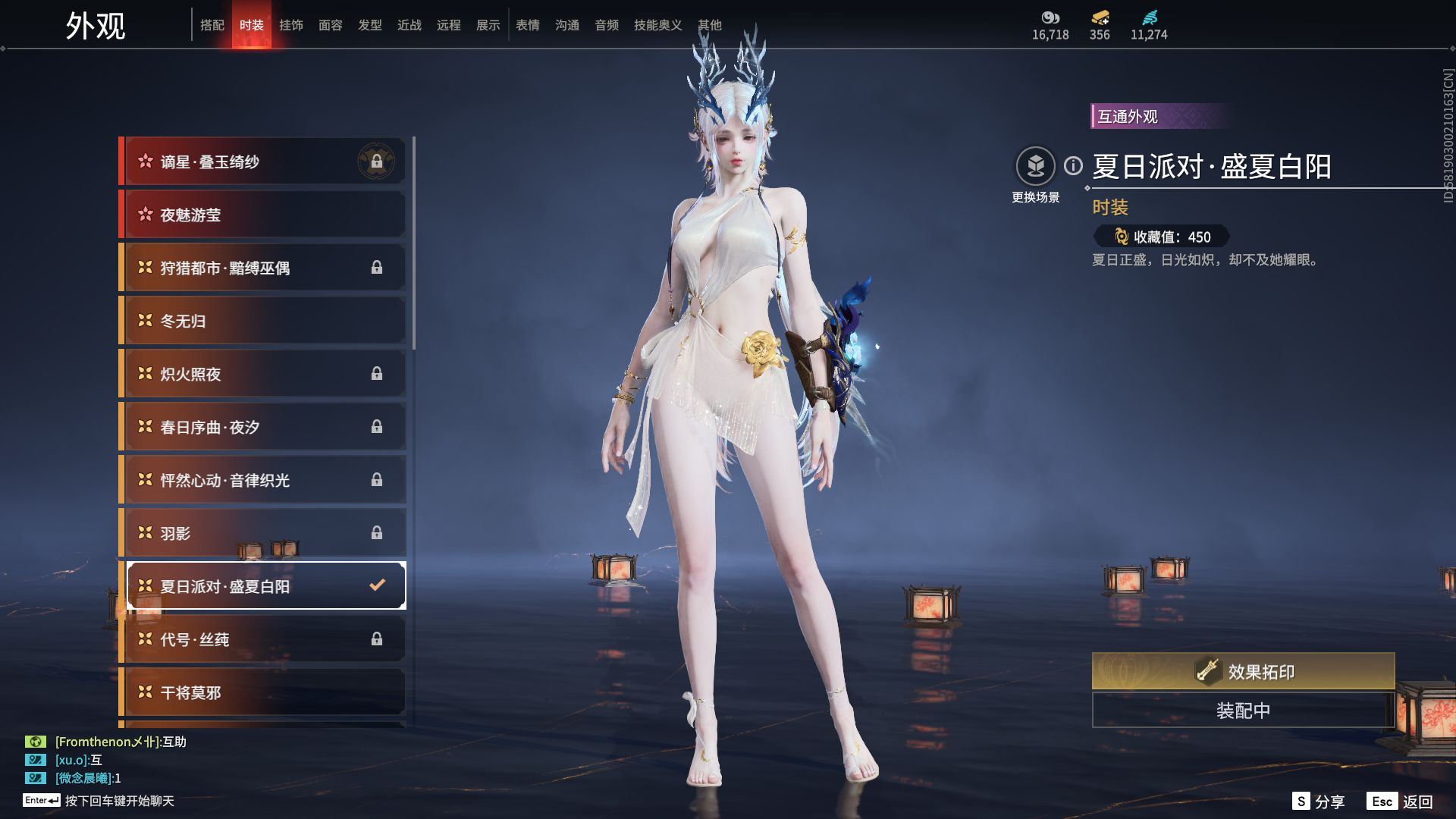Open the outfit info icon
The width and height of the screenshot is (1456, 819).
tap(1073, 165)
